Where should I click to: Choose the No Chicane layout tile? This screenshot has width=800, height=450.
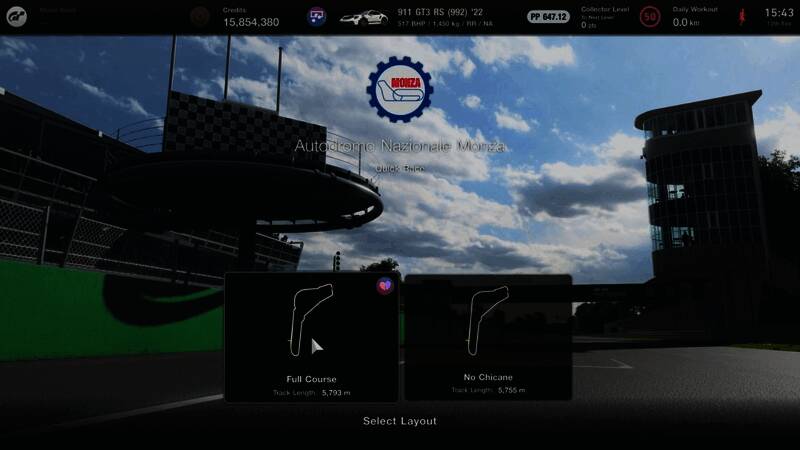point(488,338)
